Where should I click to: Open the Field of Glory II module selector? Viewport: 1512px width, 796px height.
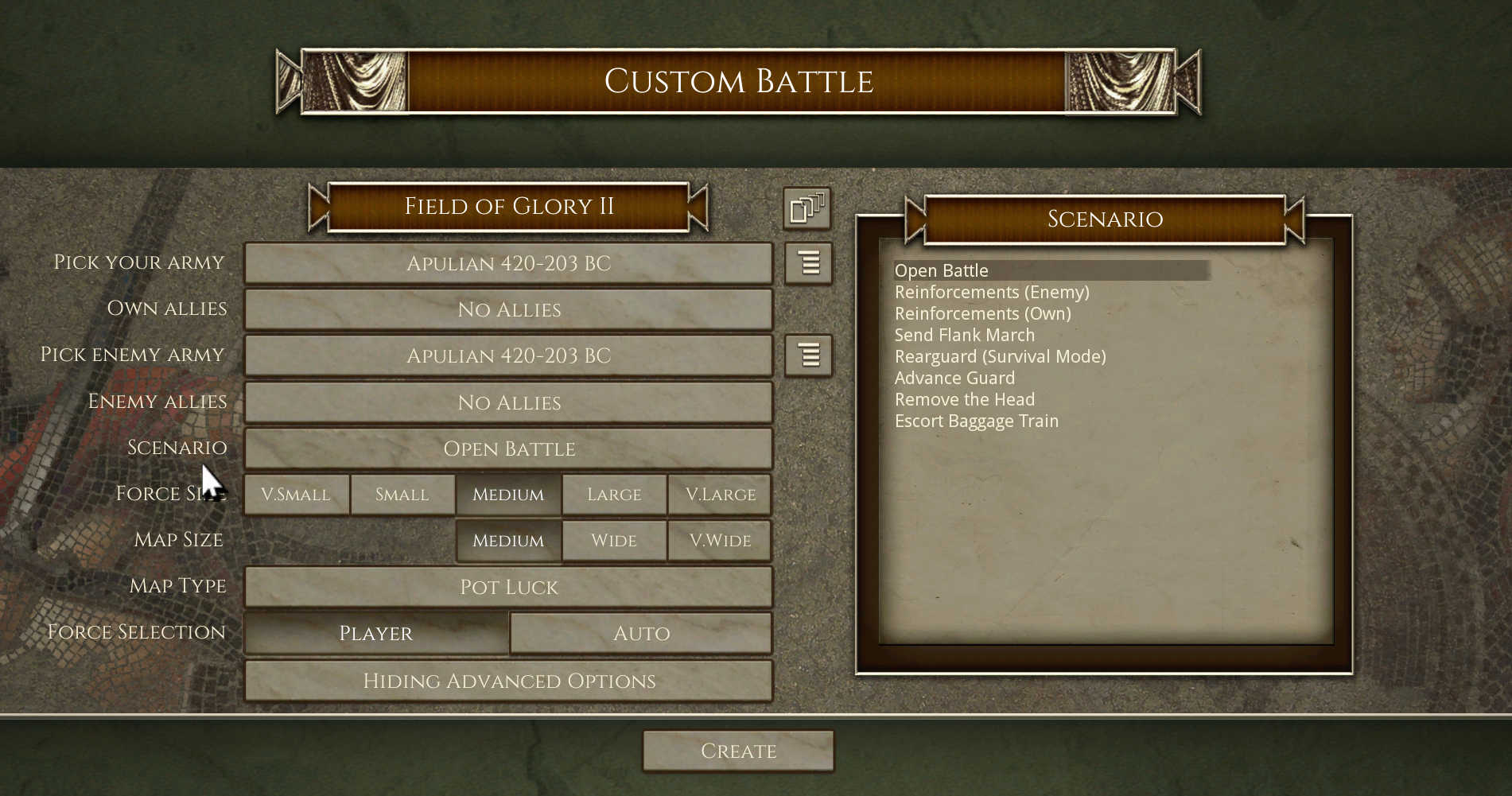coord(508,207)
